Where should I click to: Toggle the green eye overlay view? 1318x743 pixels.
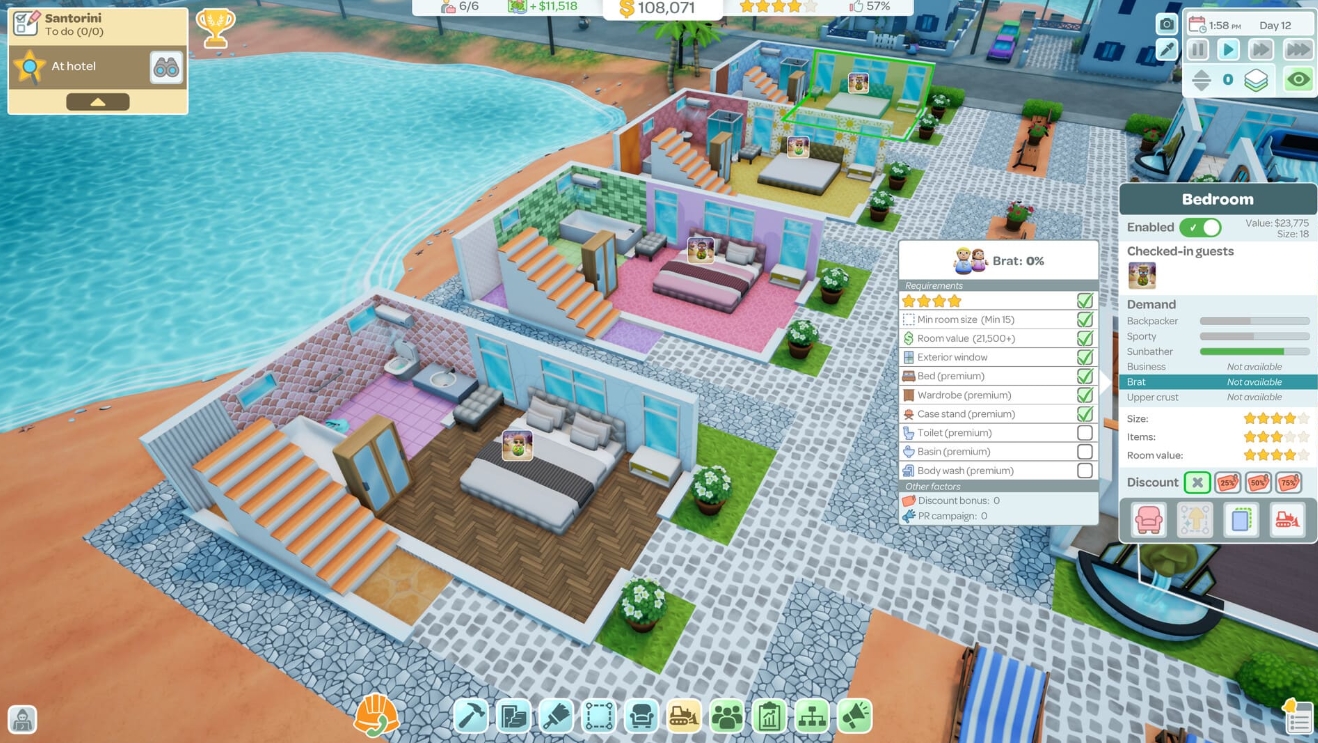1297,78
